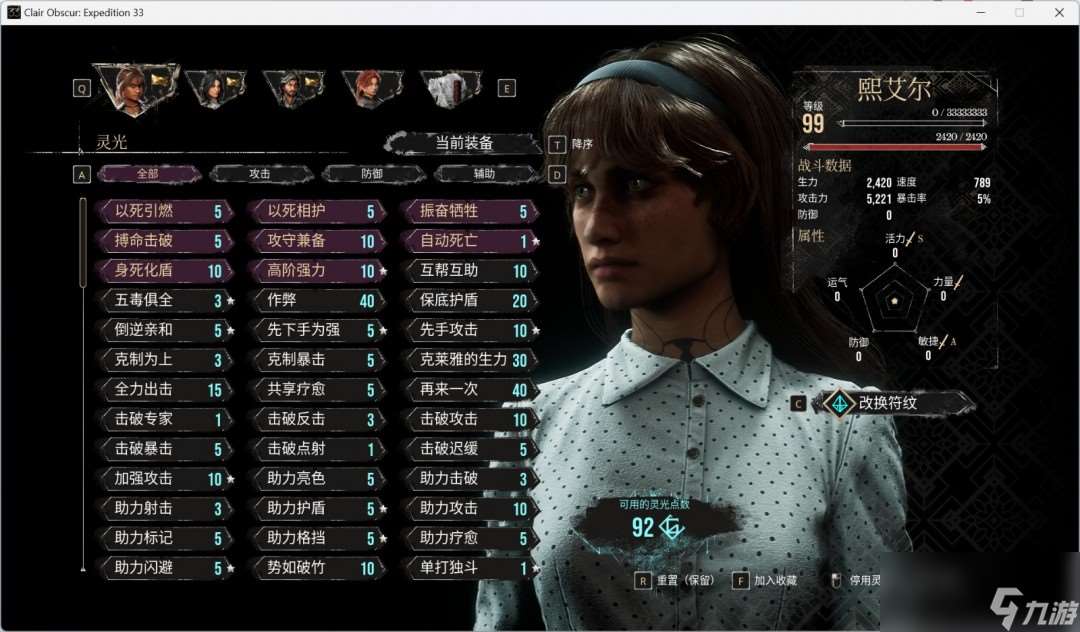
Task: Show the 辅助 skills tab
Action: tap(484, 174)
